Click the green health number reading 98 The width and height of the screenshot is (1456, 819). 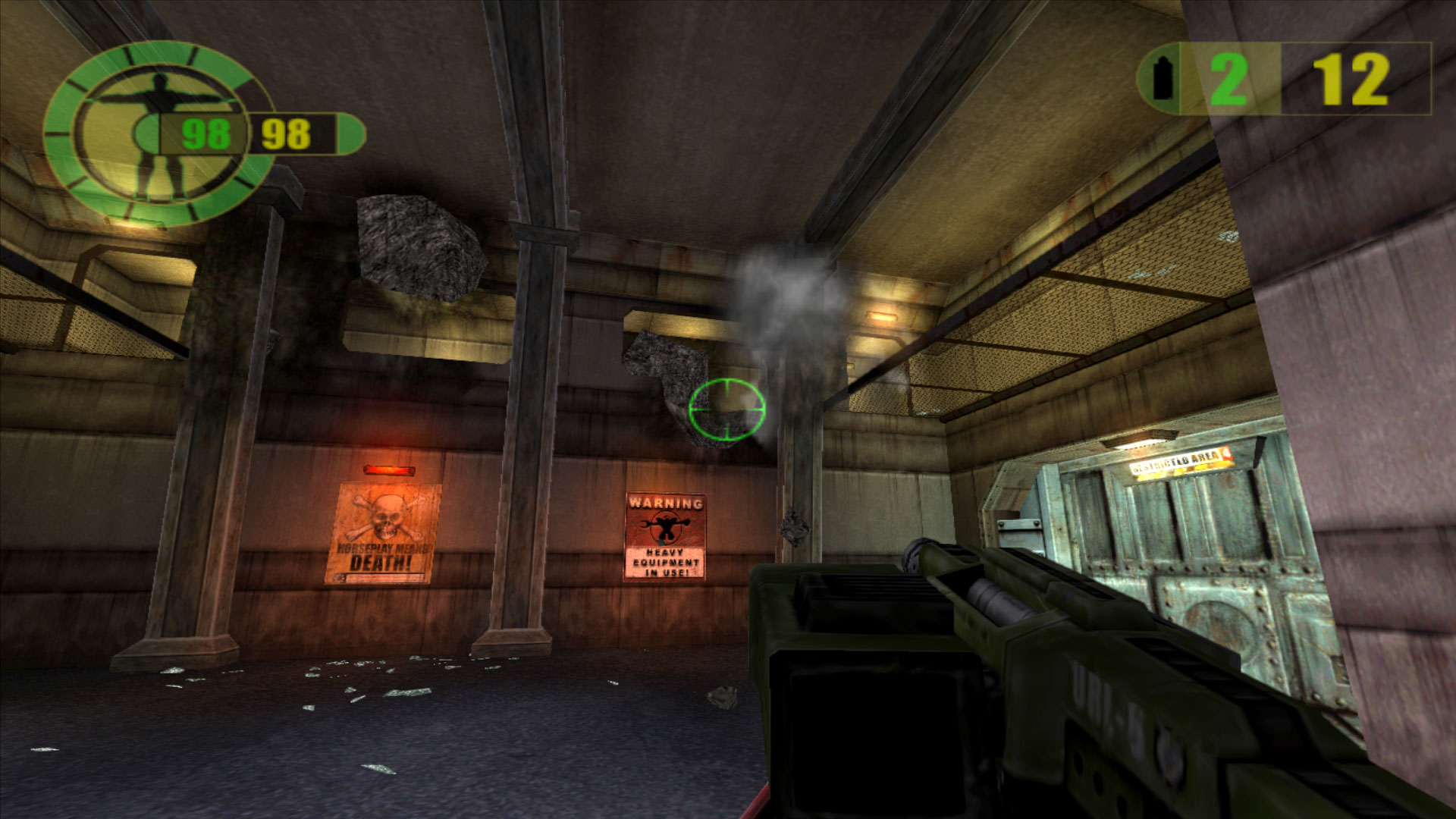coord(206,133)
